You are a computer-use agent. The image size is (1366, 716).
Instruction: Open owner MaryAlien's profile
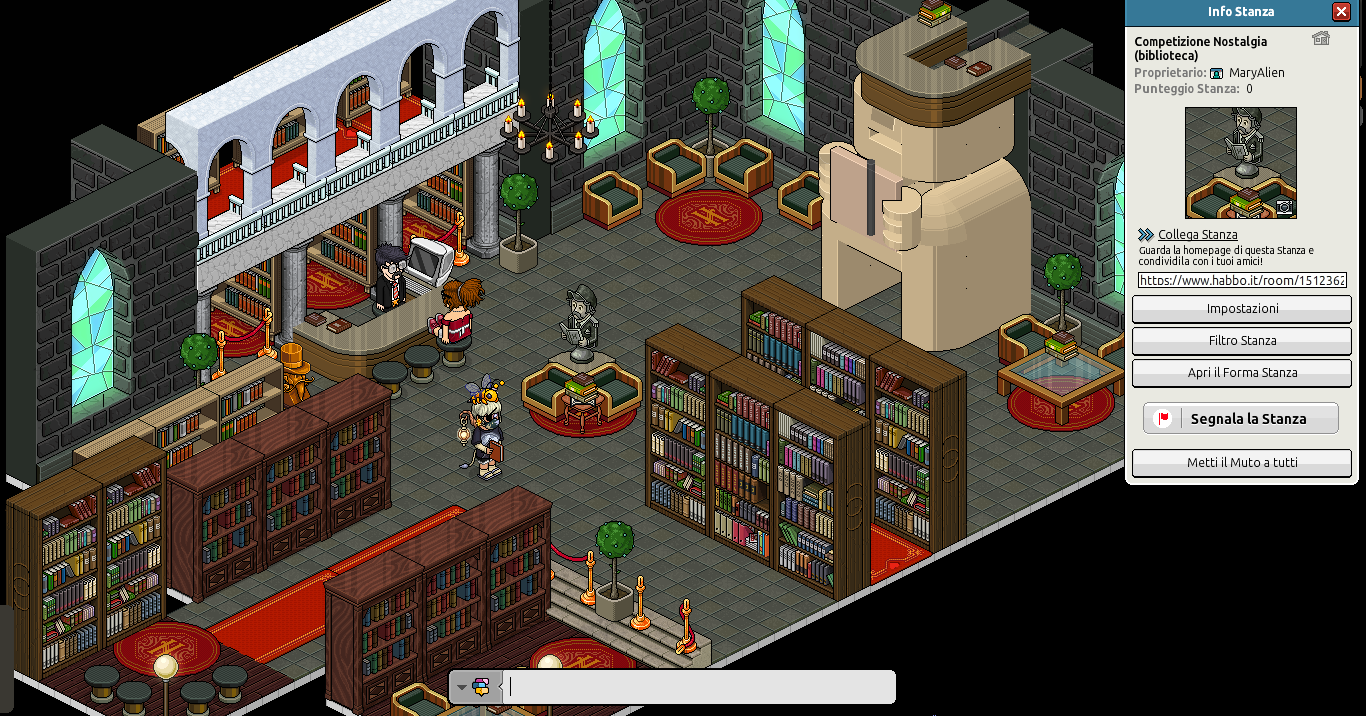point(1256,73)
